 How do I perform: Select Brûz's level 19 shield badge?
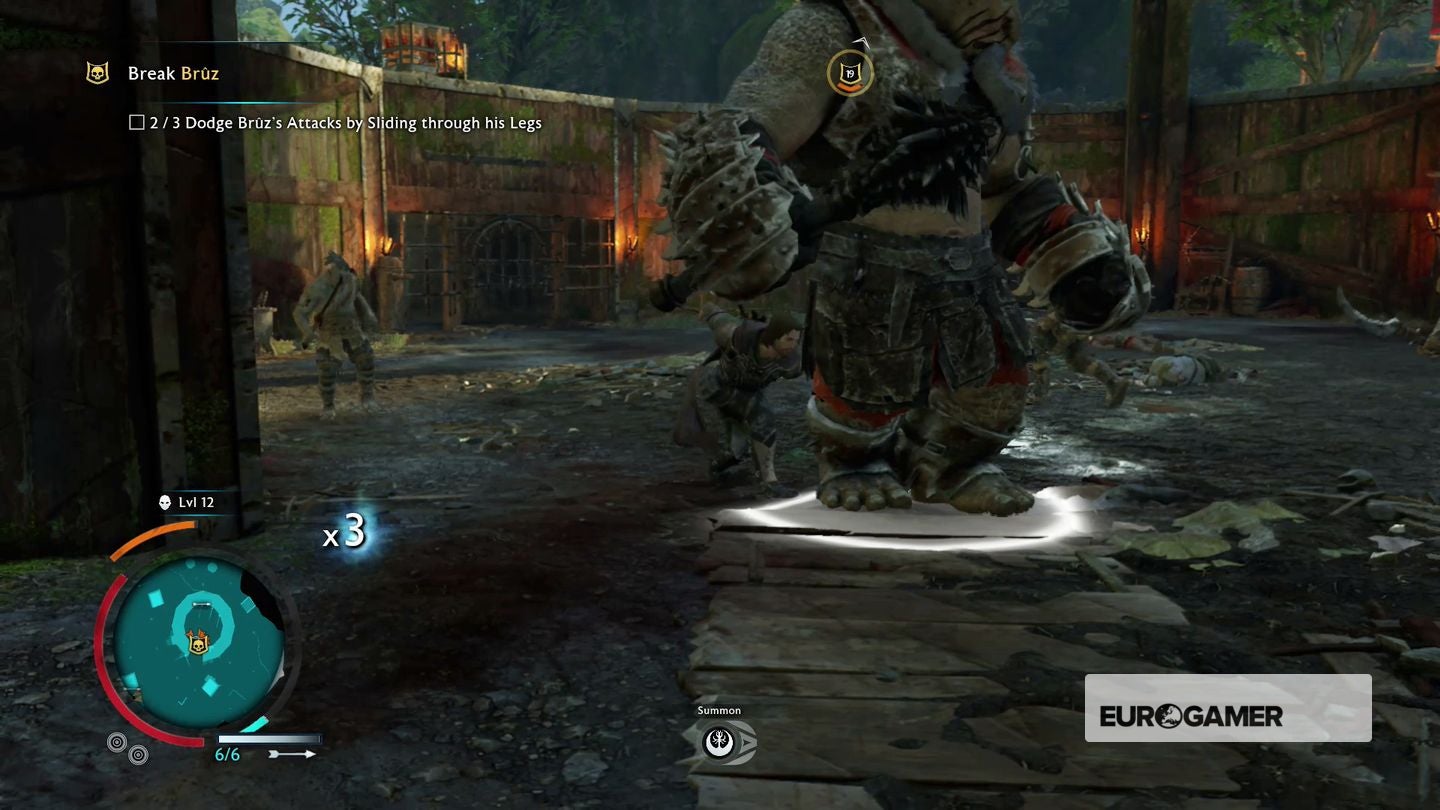850,73
